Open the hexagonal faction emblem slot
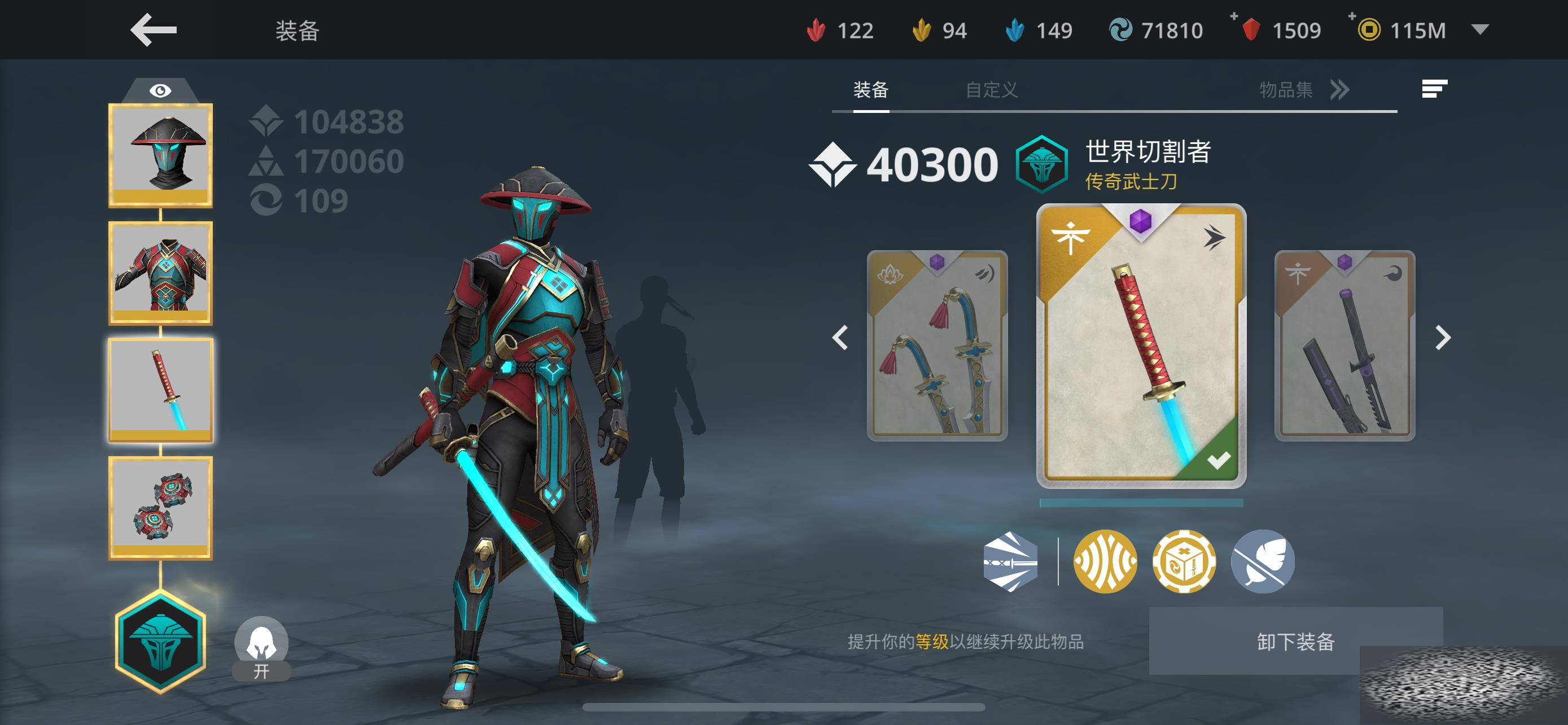The height and width of the screenshot is (725, 1568). pyautogui.click(x=161, y=642)
